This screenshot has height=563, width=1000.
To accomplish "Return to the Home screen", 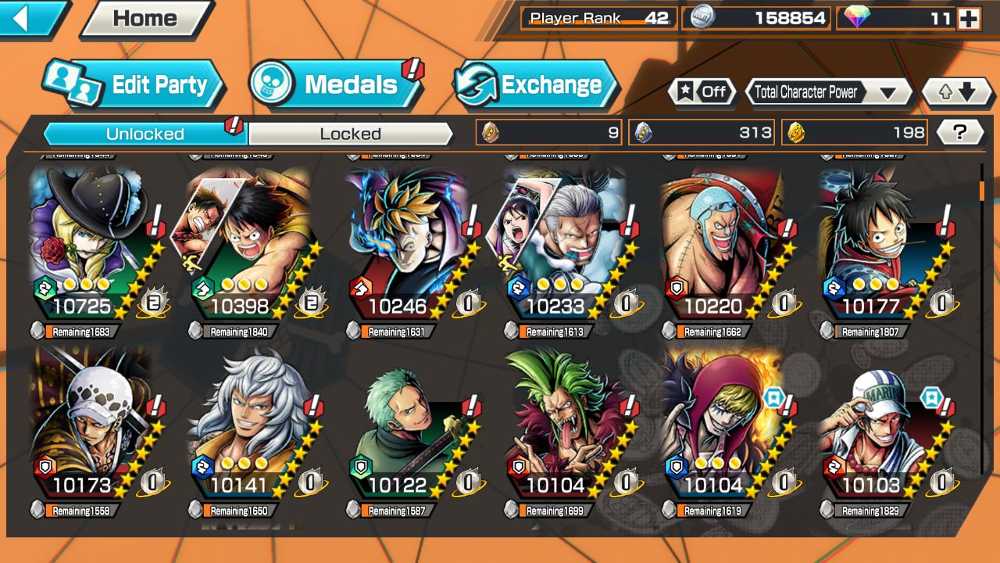I will coord(146,18).
